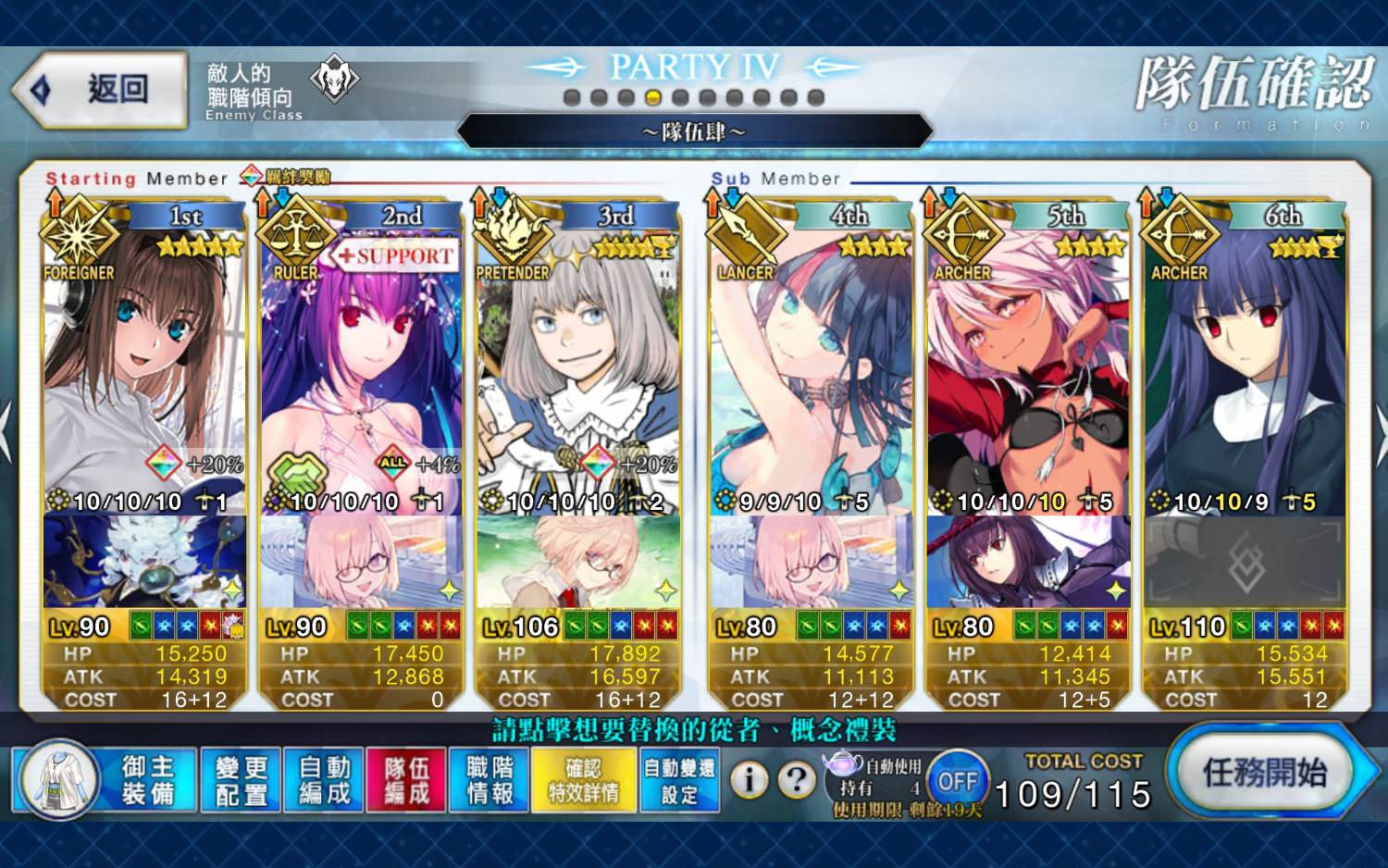Select the 1st slot Foreigner servant card

[144, 370]
